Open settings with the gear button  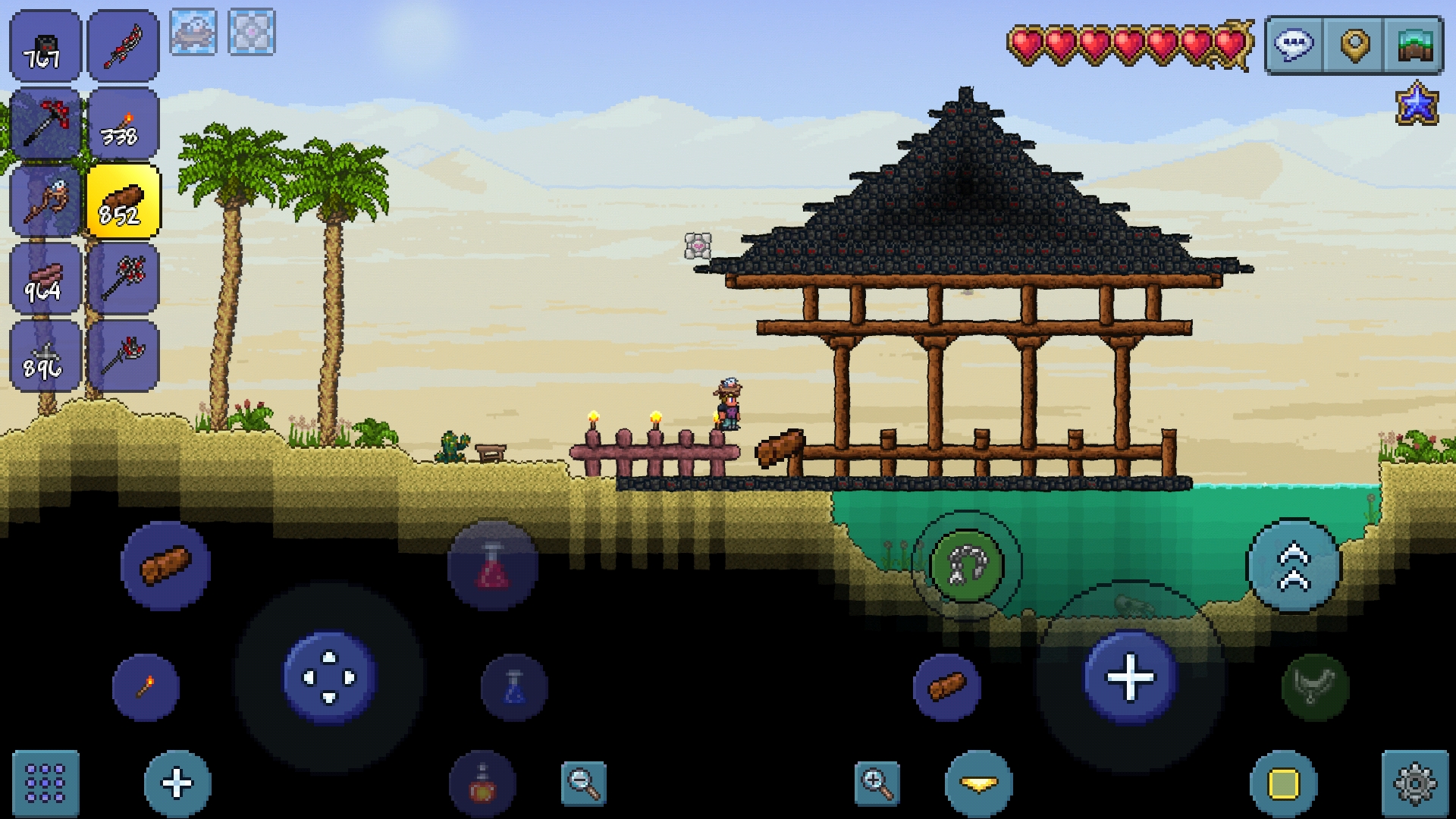point(1414,783)
